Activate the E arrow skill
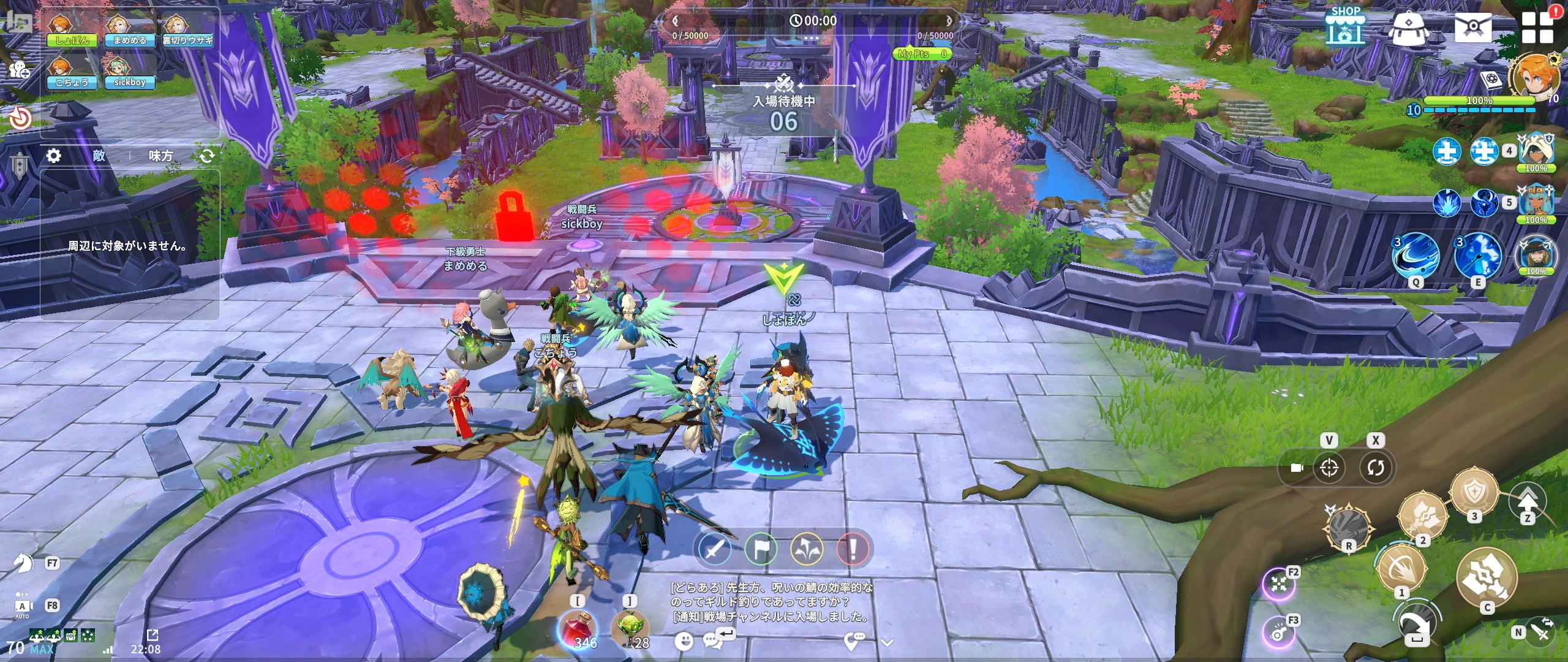The image size is (1568, 662). click(1477, 256)
